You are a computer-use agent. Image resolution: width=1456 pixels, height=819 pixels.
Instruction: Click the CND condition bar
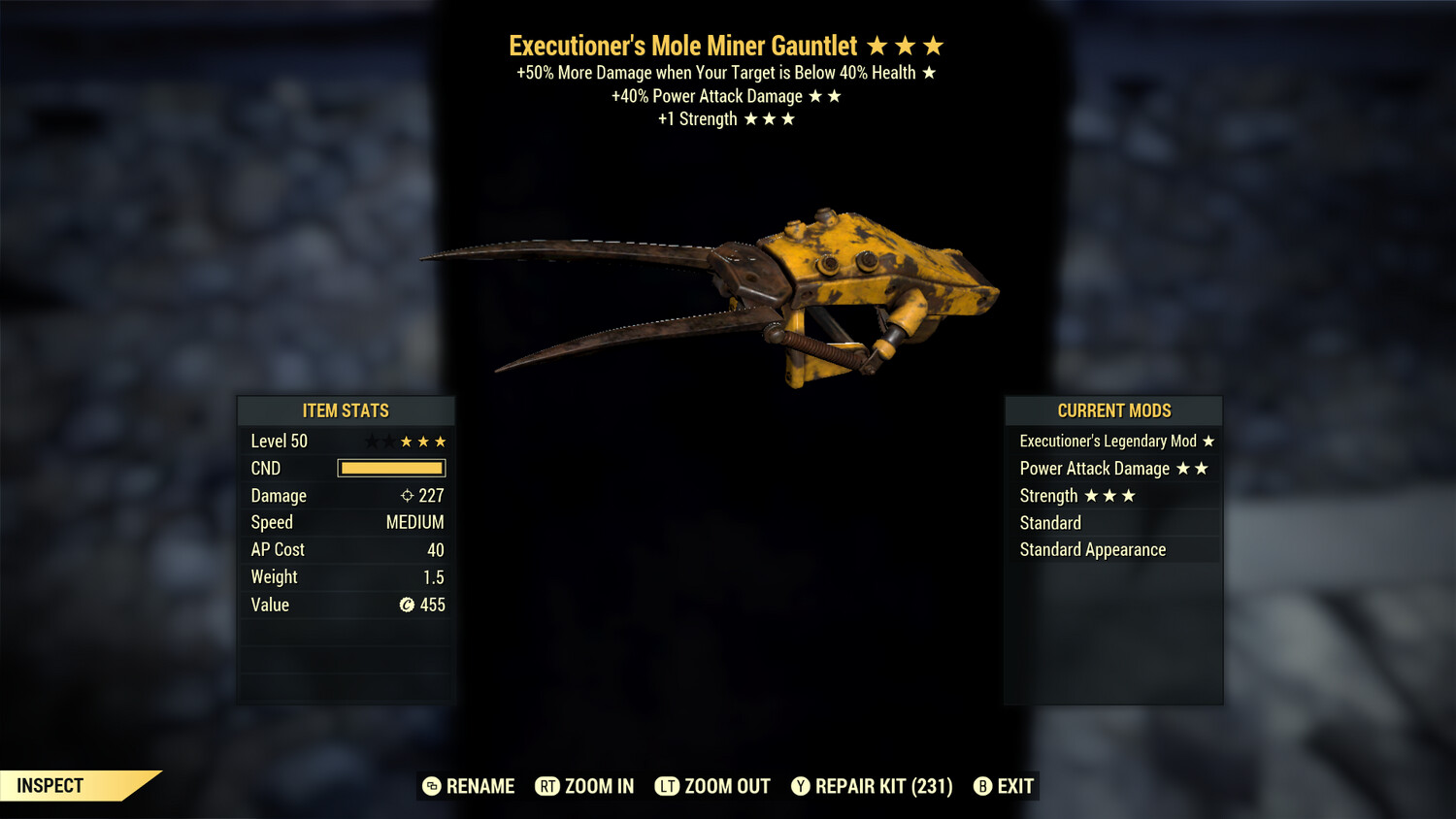(x=391, y=468)
